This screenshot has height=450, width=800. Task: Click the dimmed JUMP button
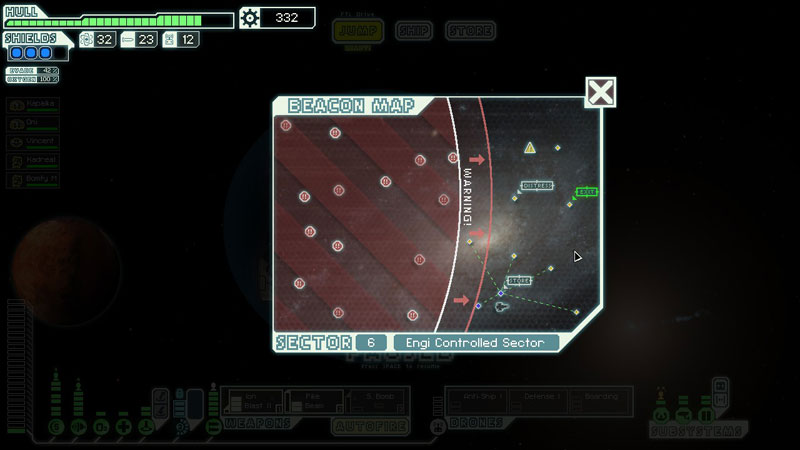point(359,31)
